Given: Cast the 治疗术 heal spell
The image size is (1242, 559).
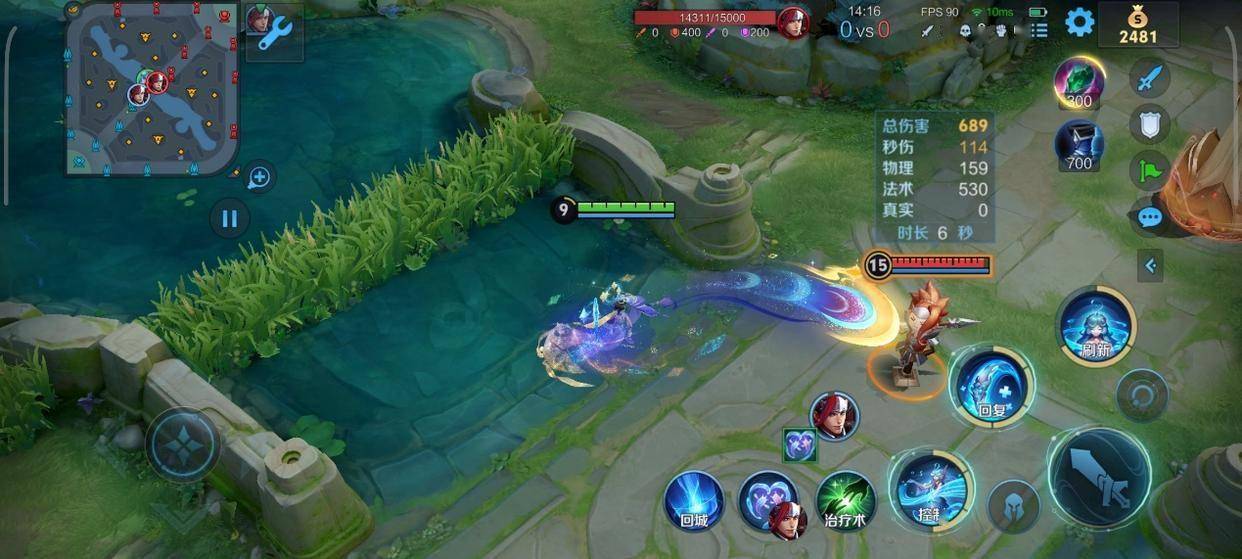Looking at the screenshot, I should point(845,500).
